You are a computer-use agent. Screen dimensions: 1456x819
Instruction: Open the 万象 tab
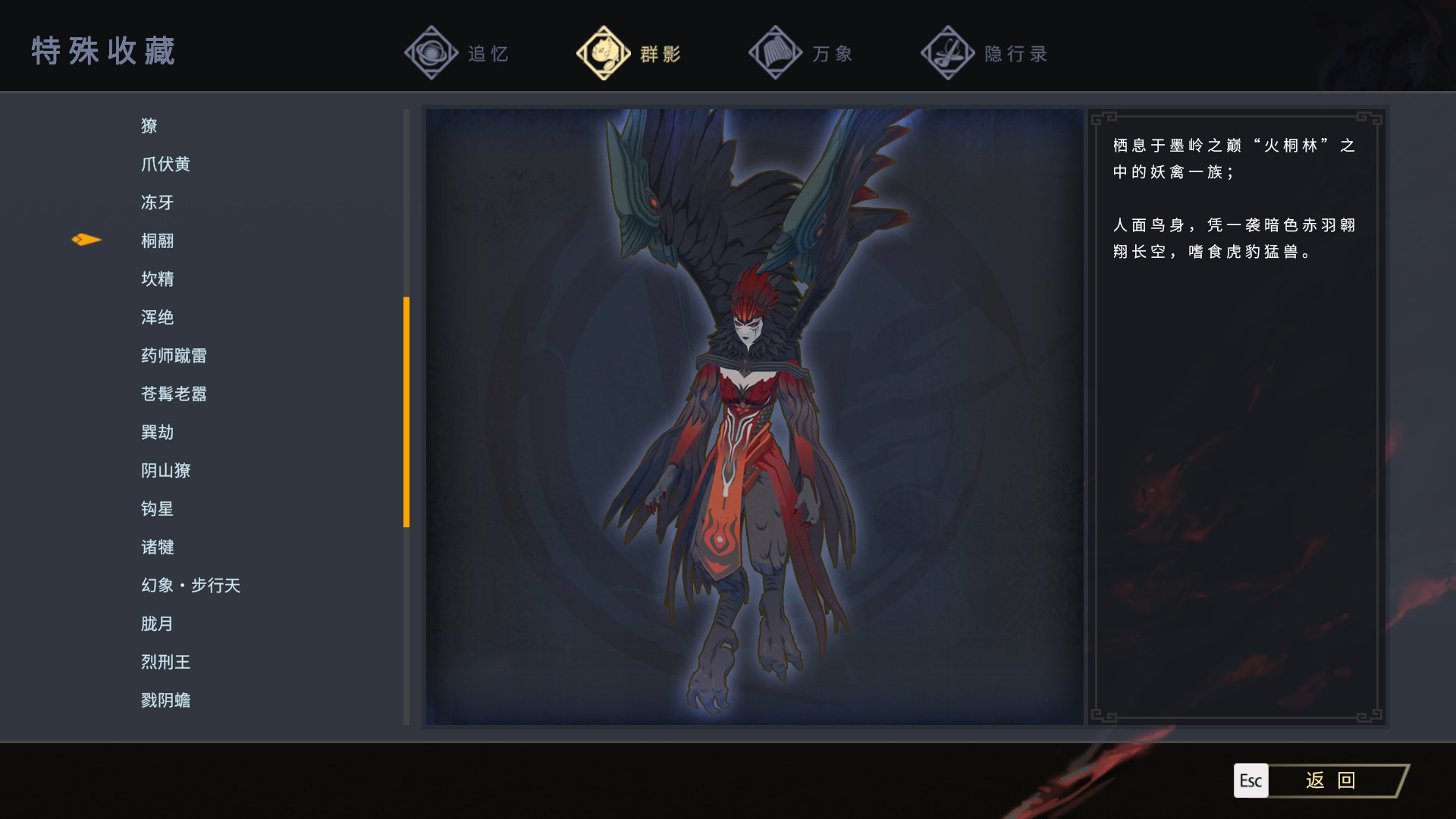[802, 53]
